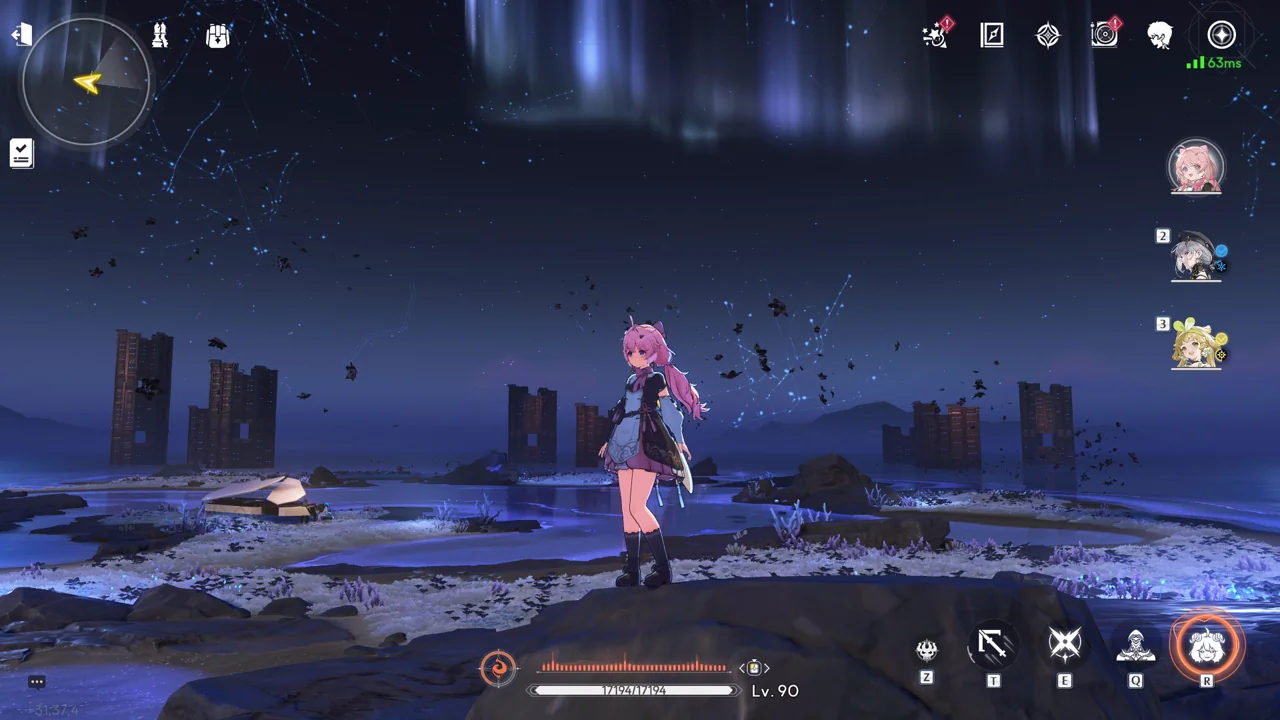Open the backpack inventory icon

pos(217,36)
